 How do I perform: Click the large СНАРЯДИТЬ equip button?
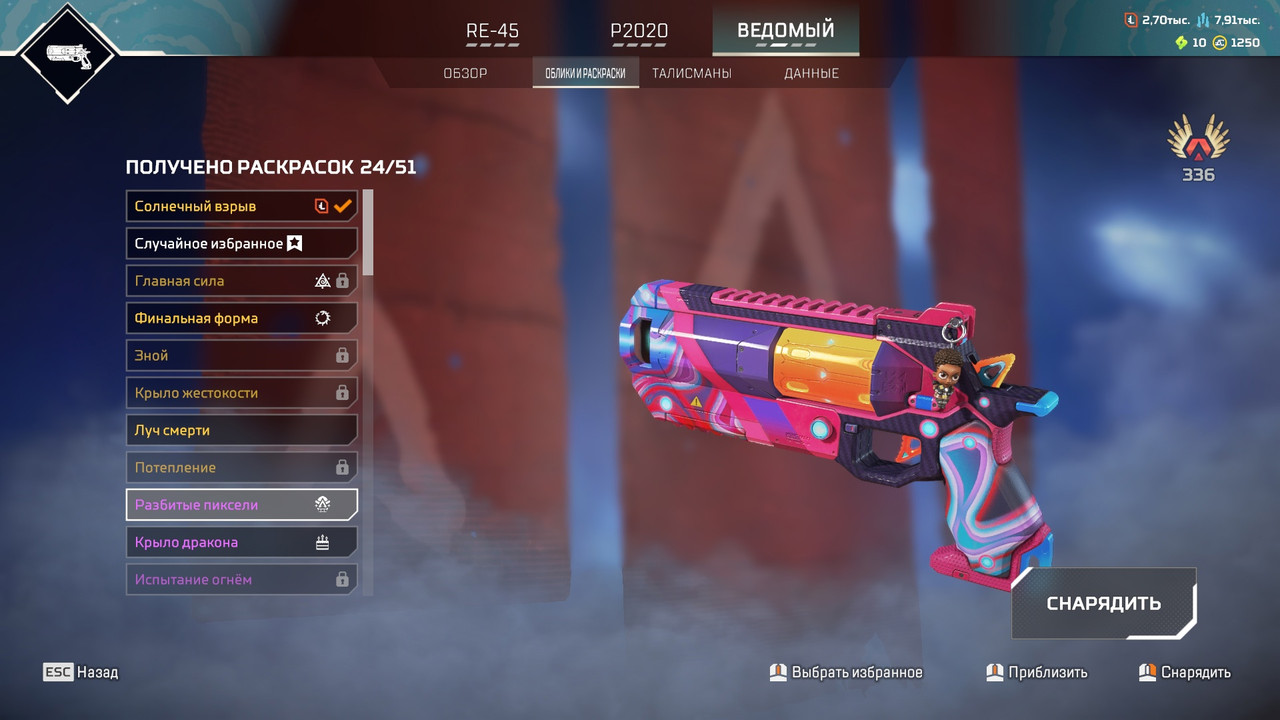[x=1103, y=603]
